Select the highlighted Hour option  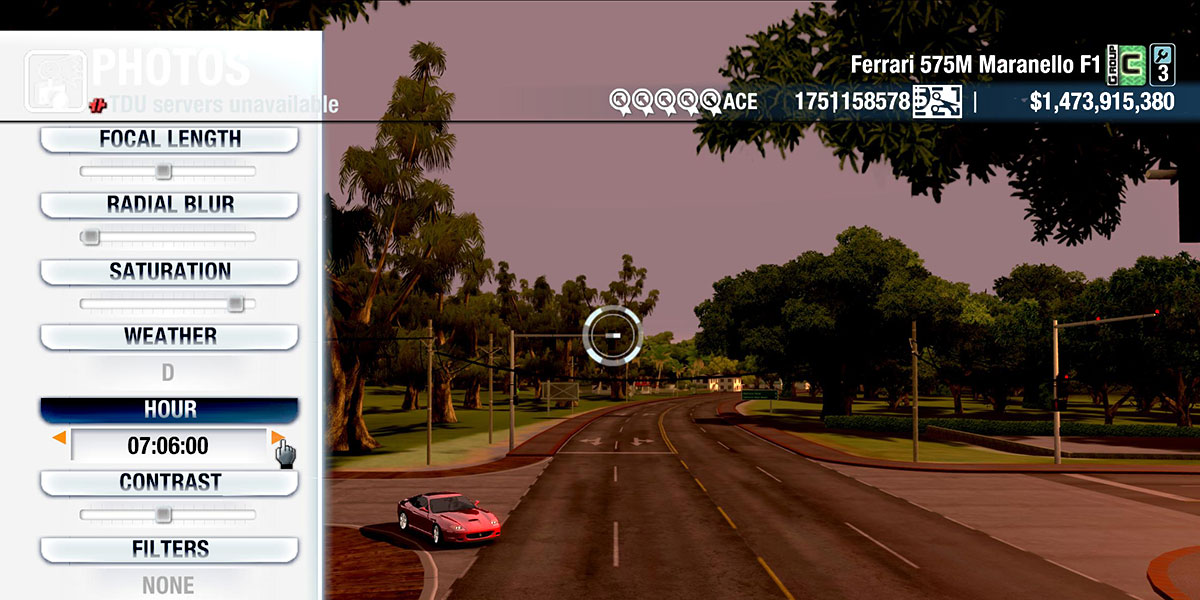click(x=169, y=409)
